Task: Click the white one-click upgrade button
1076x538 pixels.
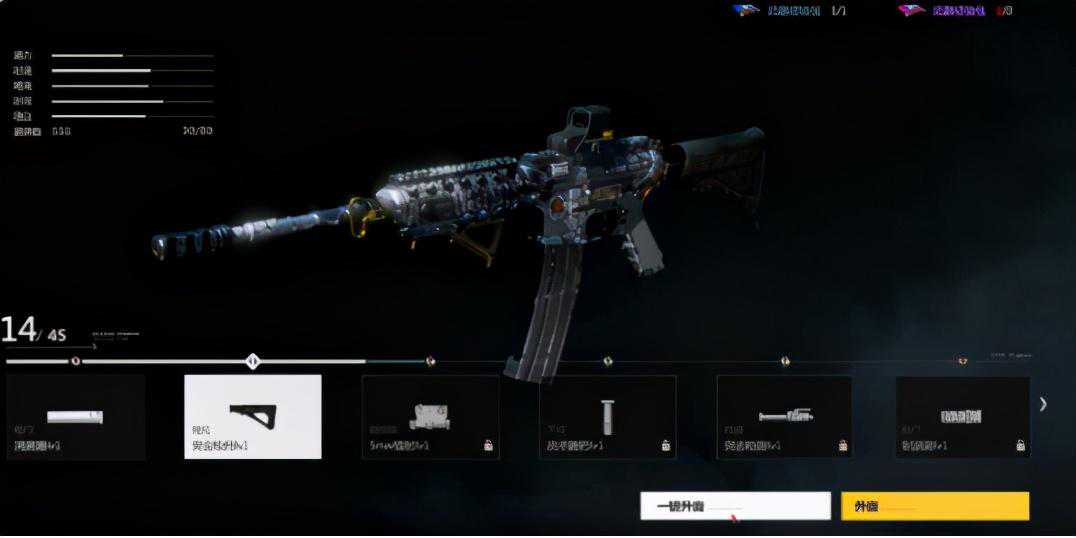Action: point(735,506)
